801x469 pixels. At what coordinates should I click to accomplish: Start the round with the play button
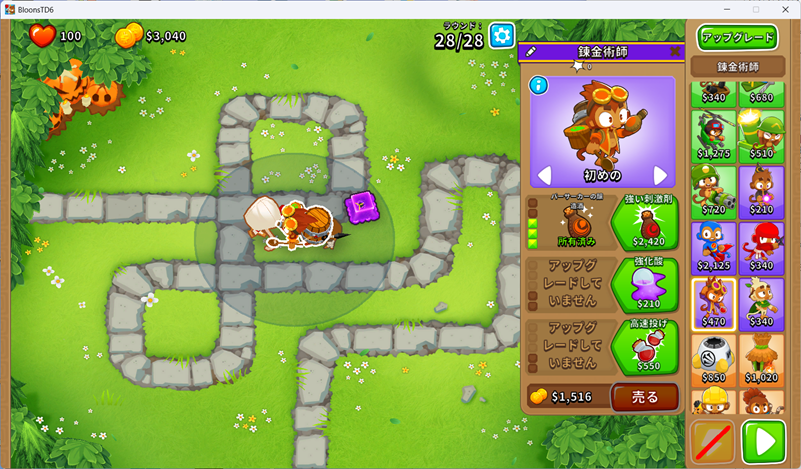(x=763, y=441)
